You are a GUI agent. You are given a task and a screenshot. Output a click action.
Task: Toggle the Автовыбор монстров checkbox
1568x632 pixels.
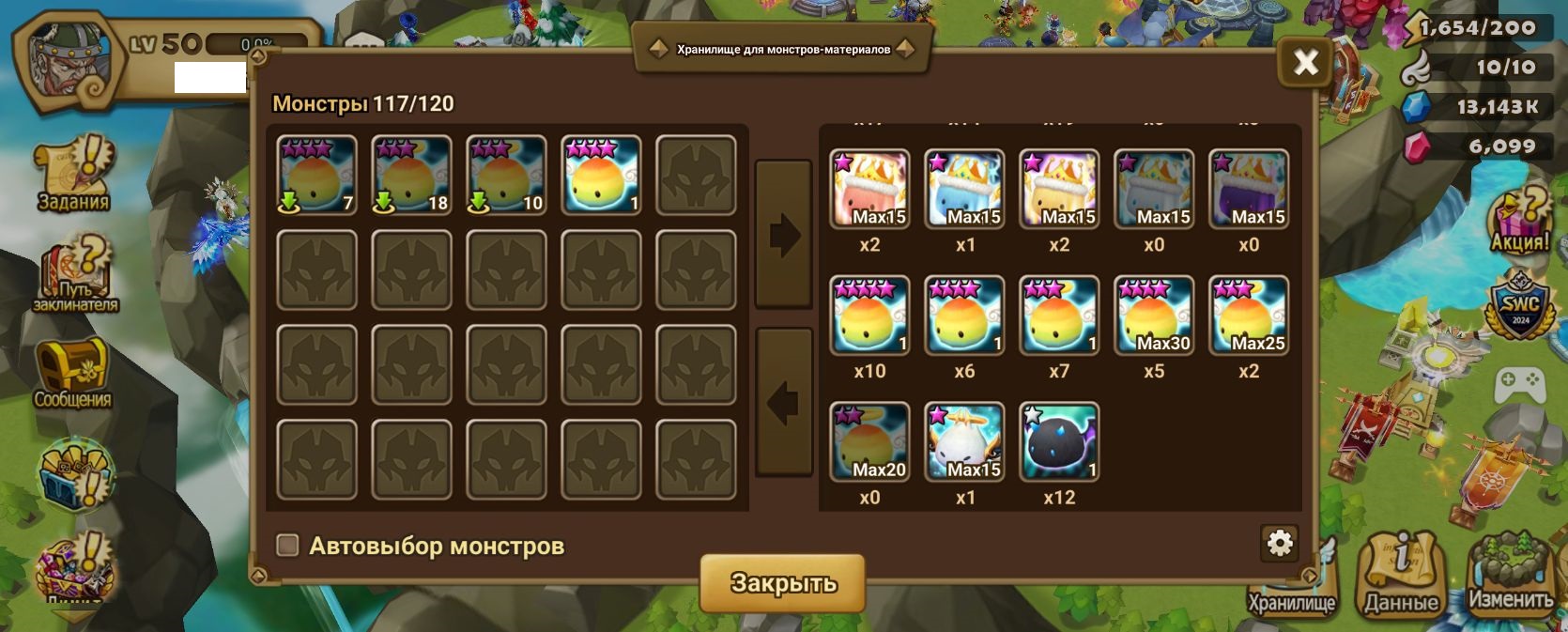pyautogui.click(x=287, y=546)
